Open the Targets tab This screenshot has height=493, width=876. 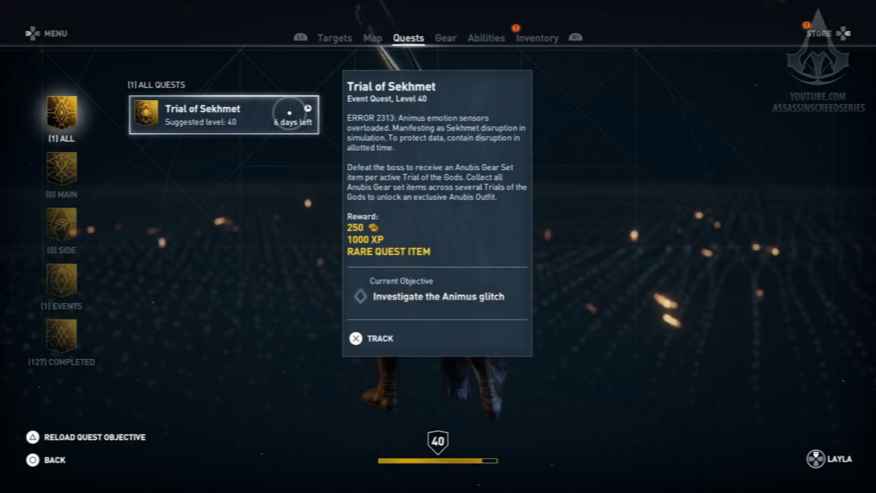point(334,38)
